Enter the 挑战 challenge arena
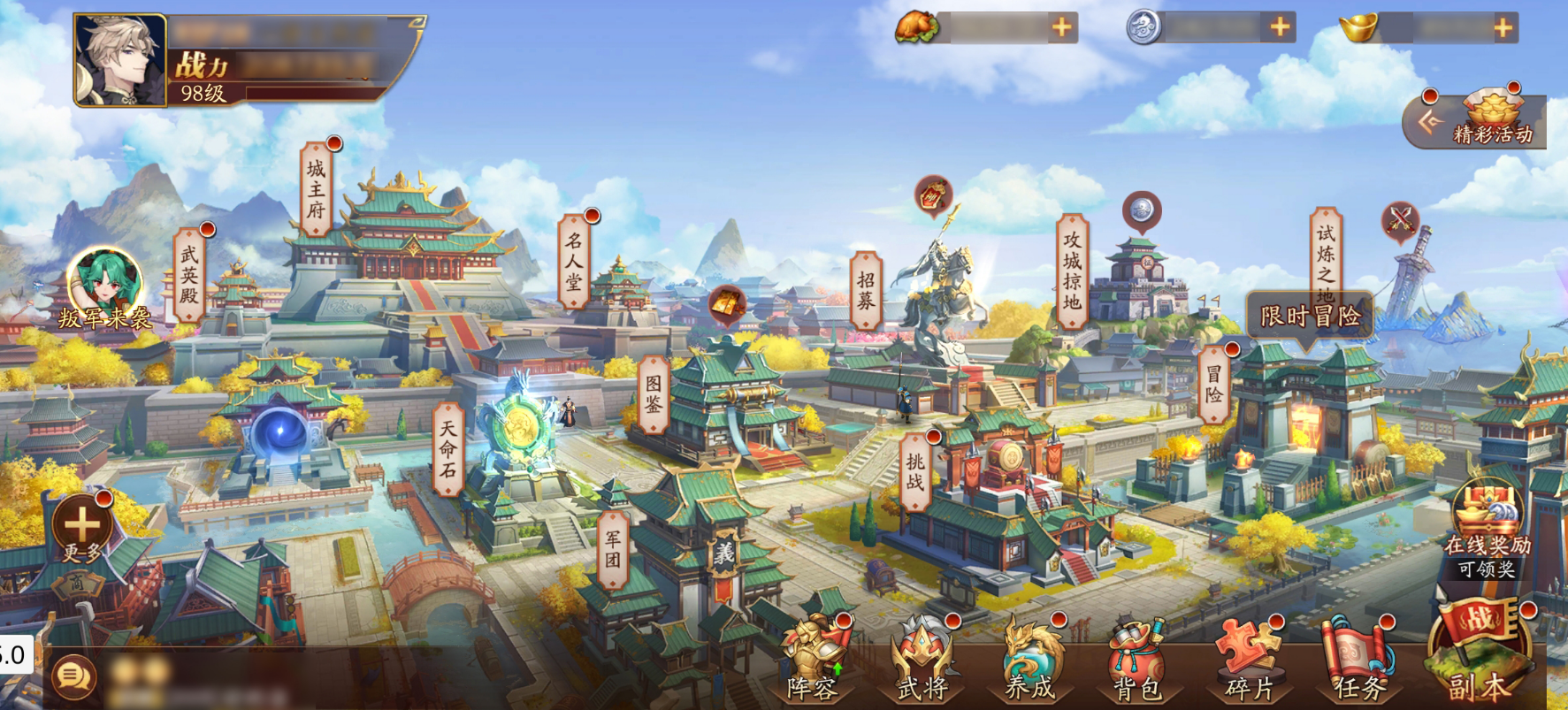This screenshot has width=1568, height=710. pos(914,470)
